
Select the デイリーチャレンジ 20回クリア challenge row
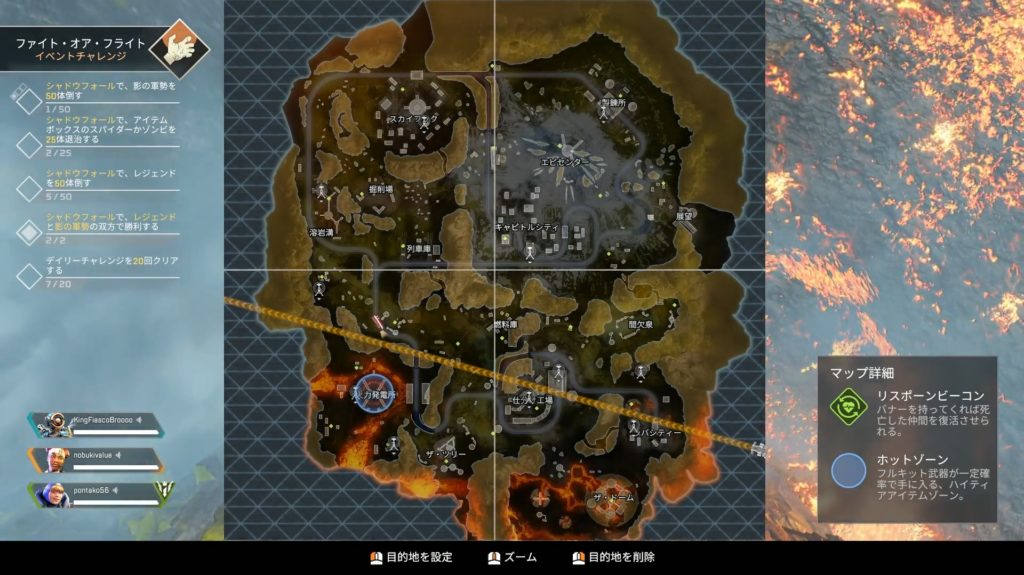98,270
